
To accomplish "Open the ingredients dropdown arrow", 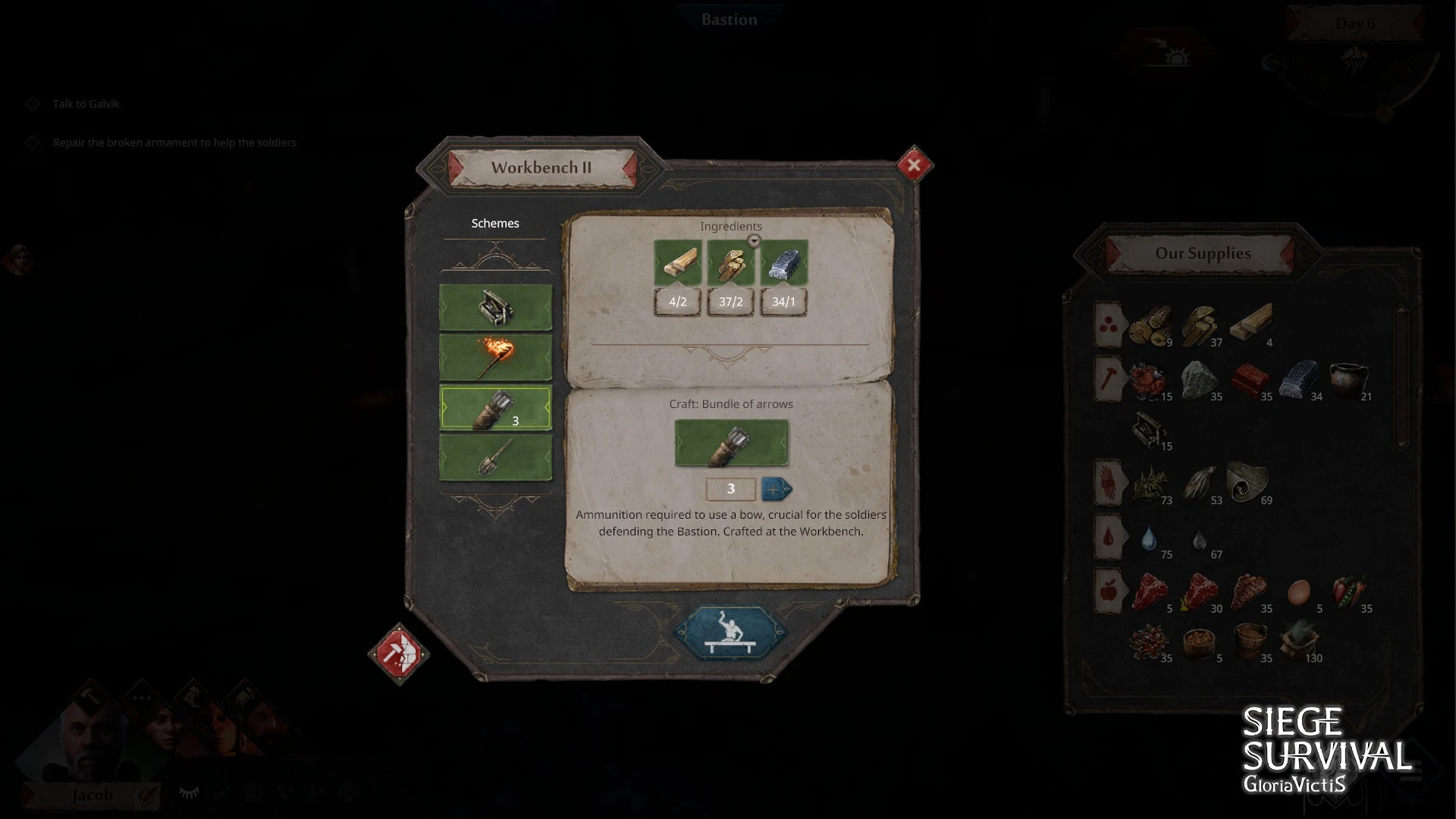I will click(753, 241).
